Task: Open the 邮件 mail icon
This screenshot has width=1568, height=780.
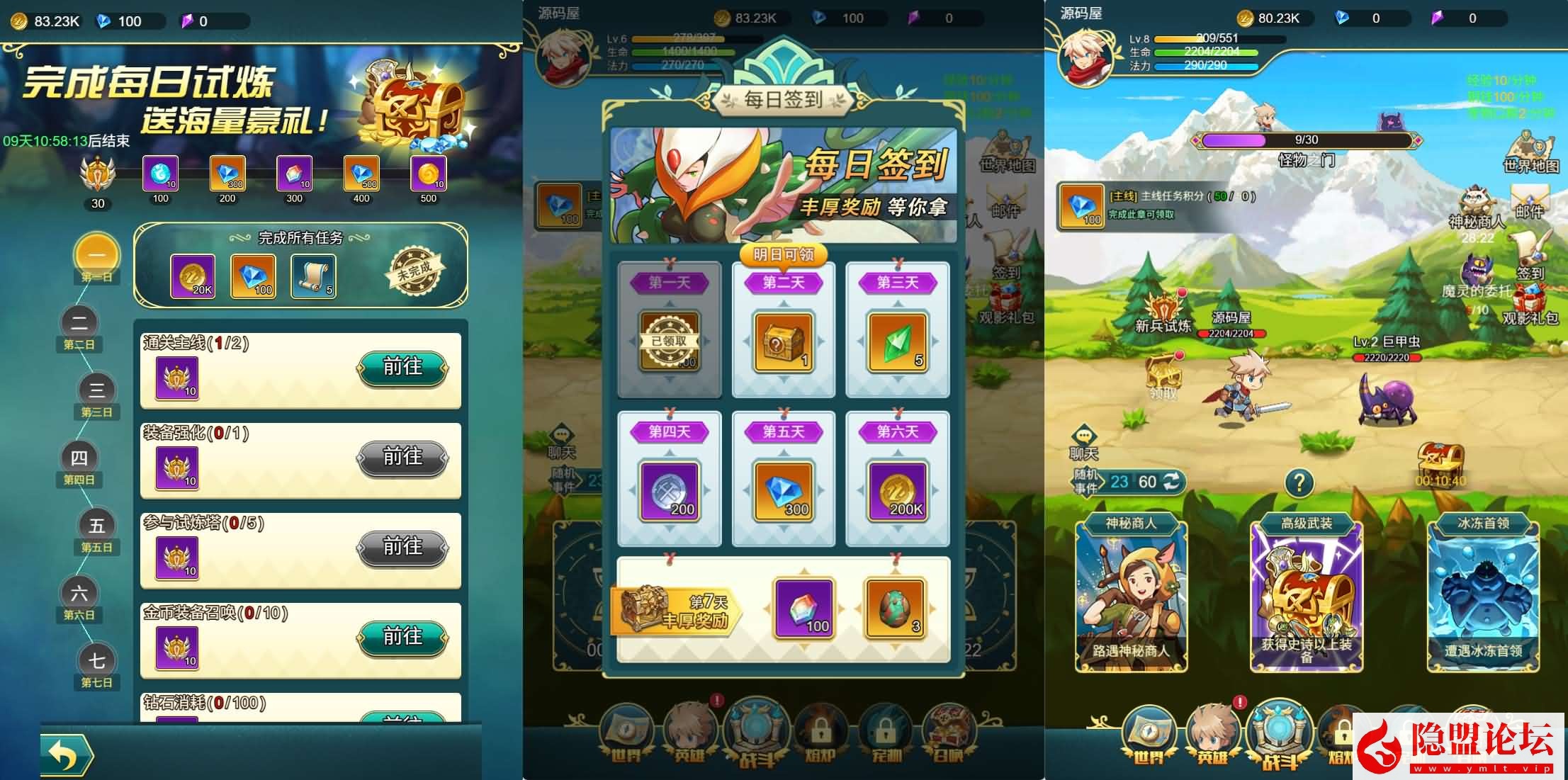Action: pyautogui.click(x=1529, y=200)
